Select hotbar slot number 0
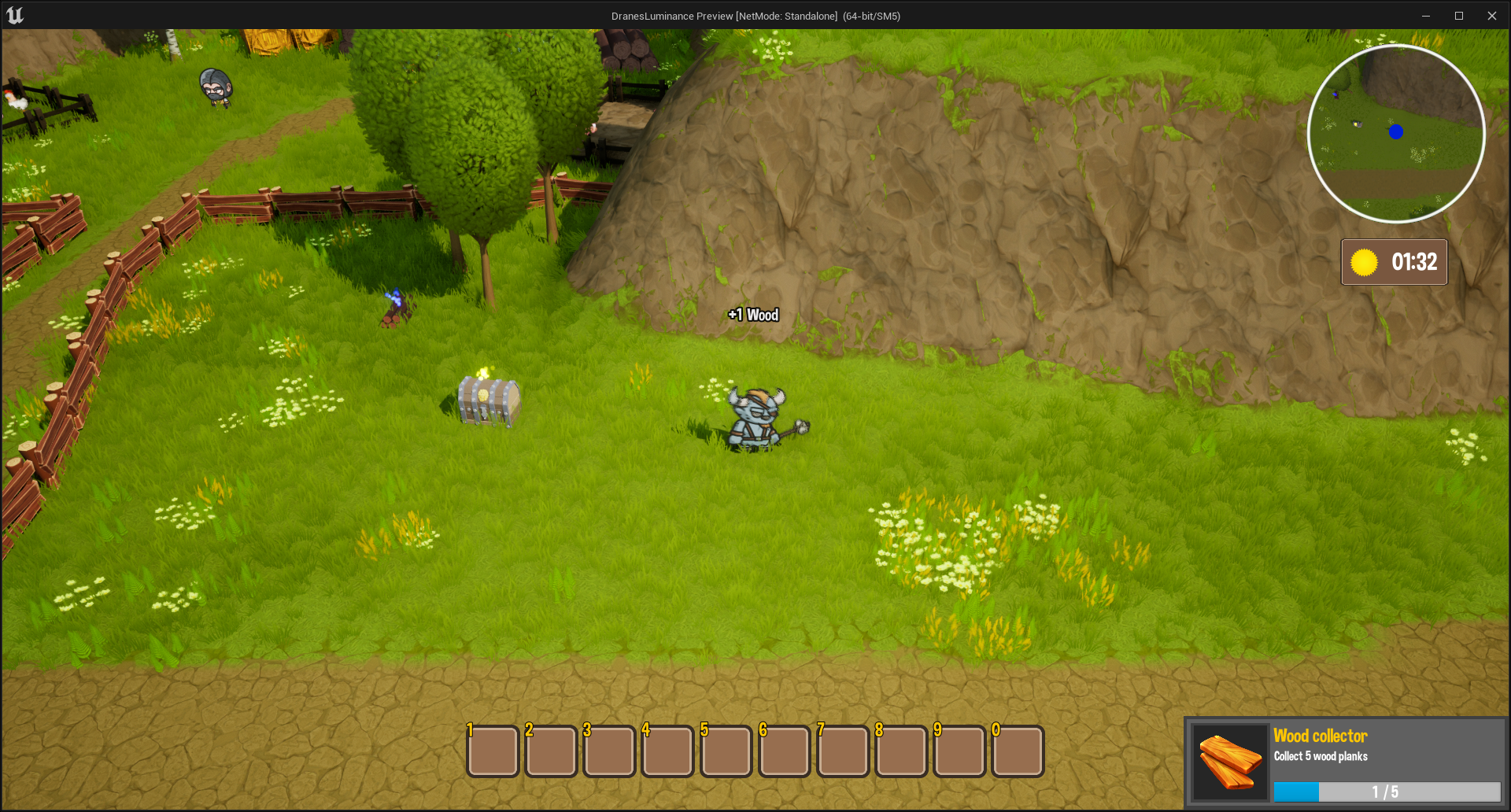1511x812 pixels. point(1018,751)
